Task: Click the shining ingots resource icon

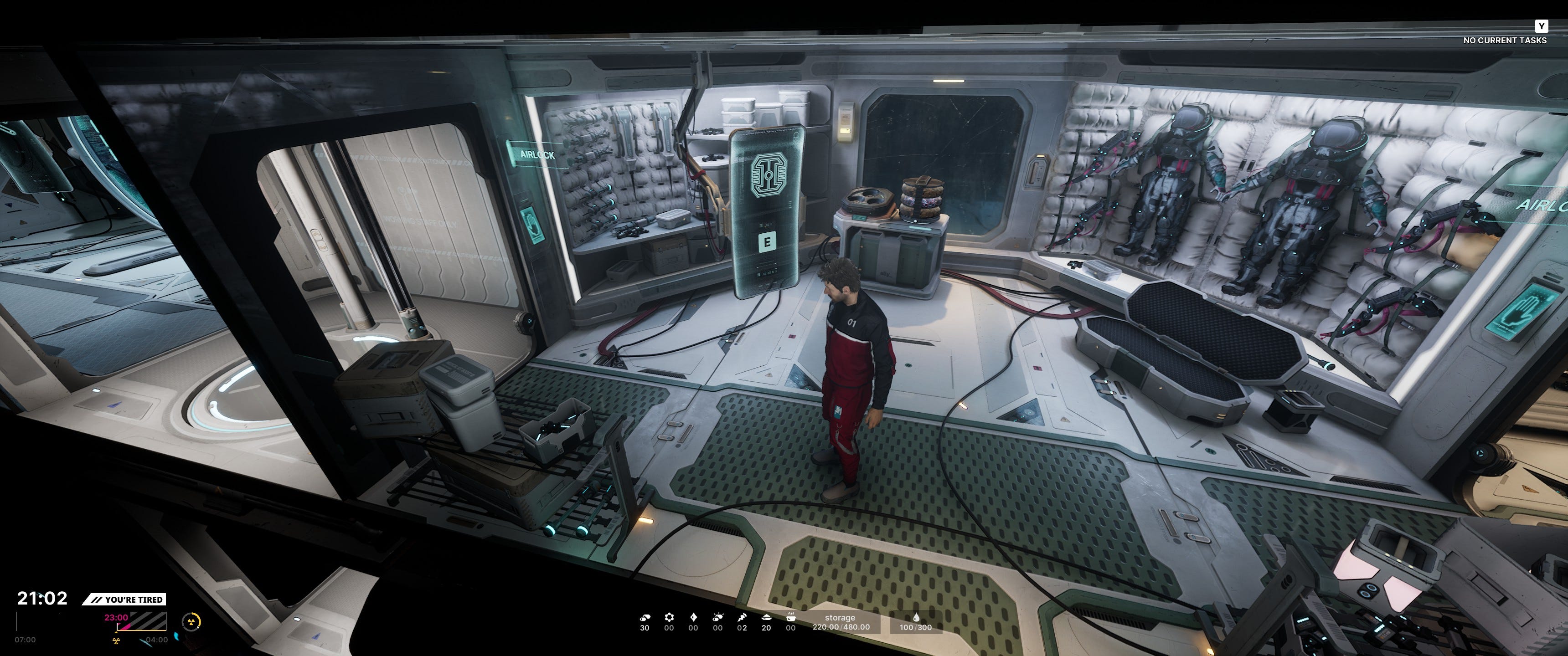Action: tap(717, 617)
